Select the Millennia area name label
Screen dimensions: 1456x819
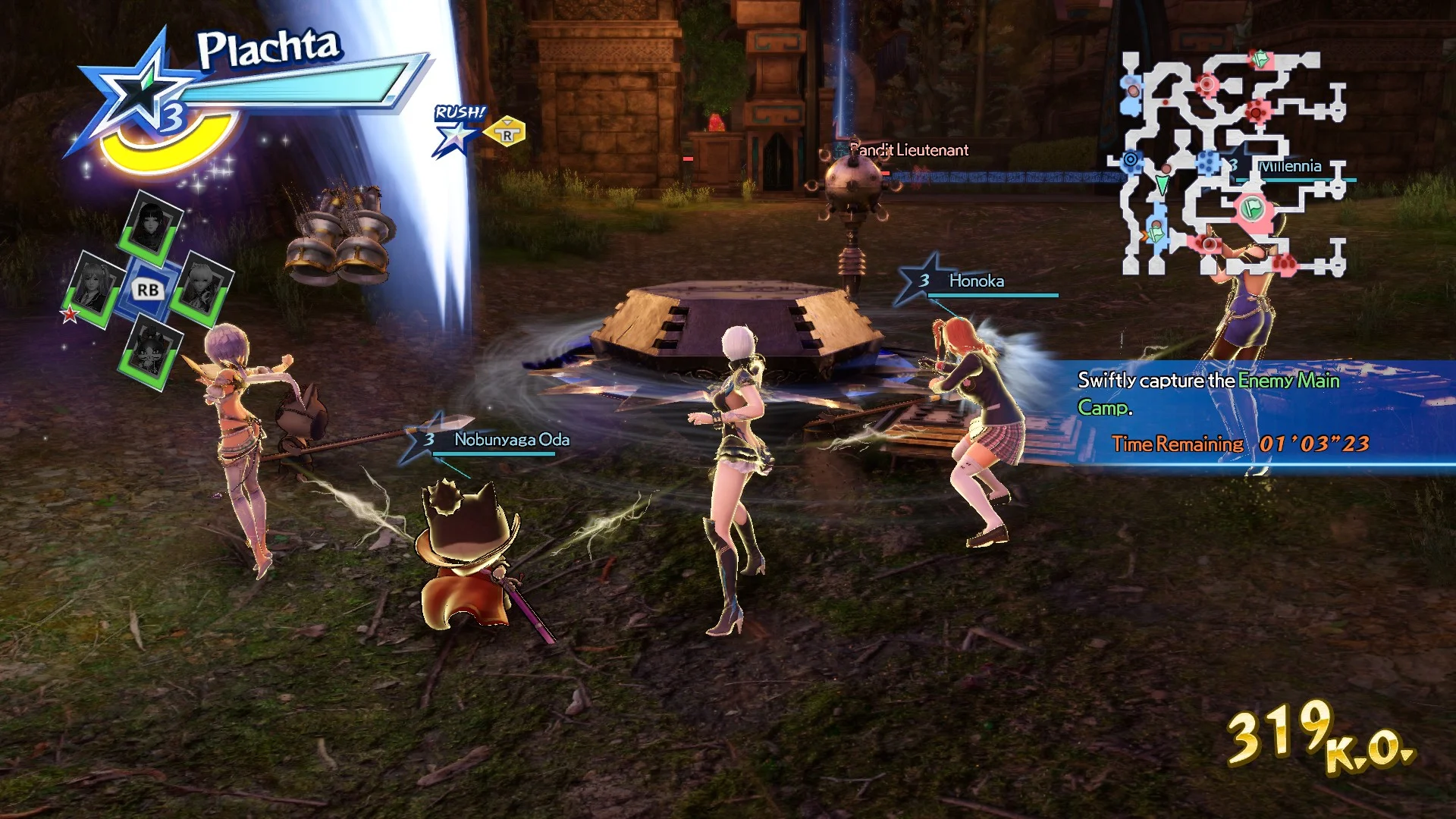click(1289, 165)
